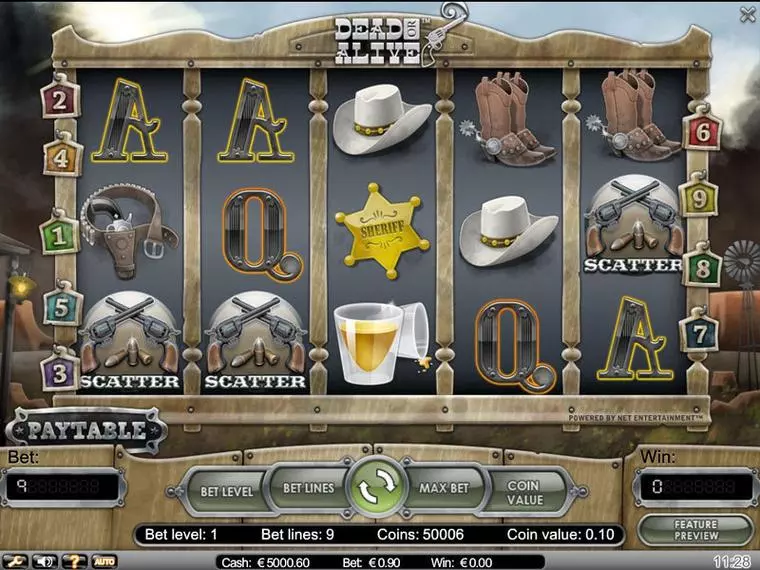Select payline 9 marker

coord(699,198)
